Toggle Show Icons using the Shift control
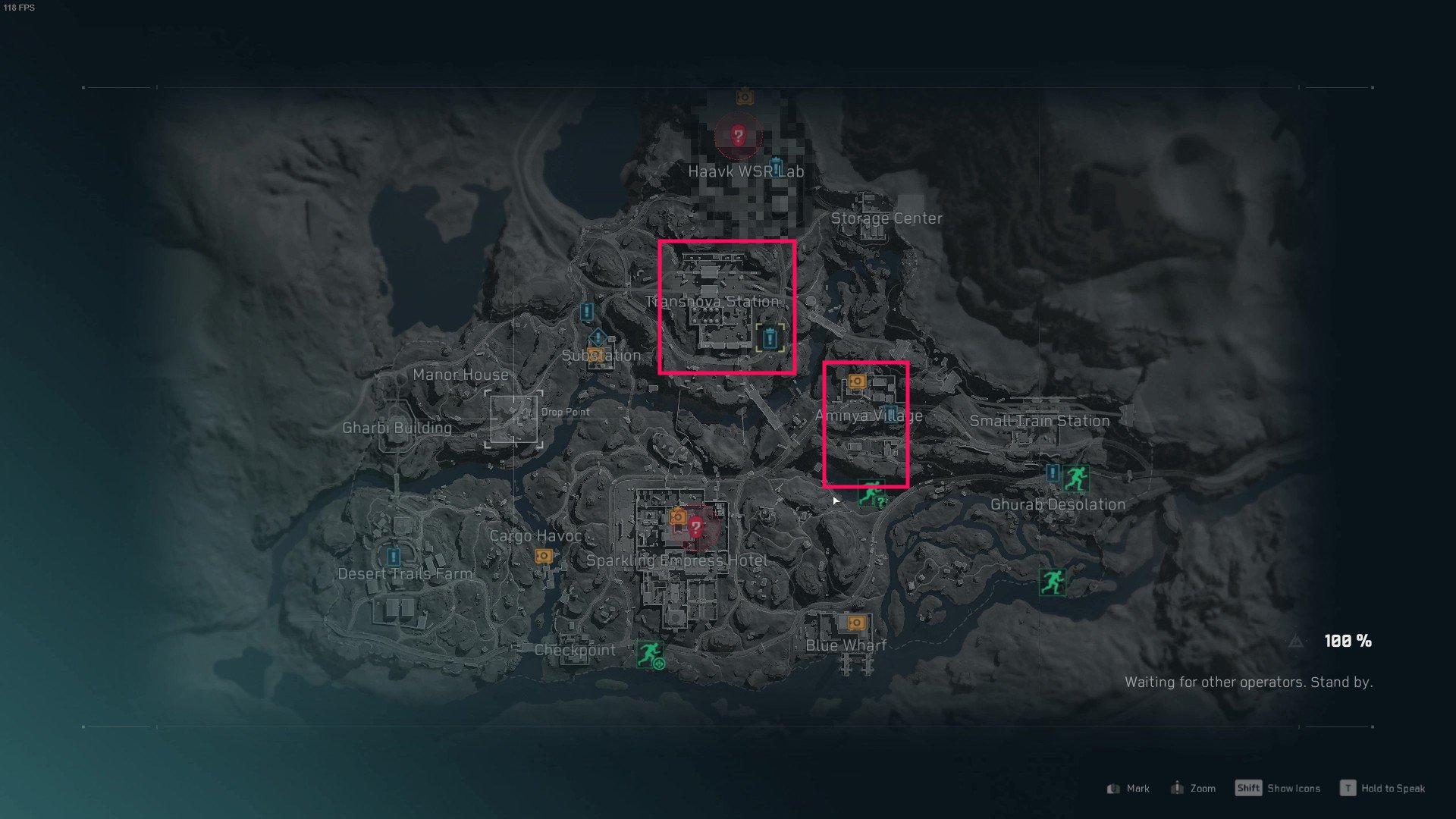 [1249, 788]
